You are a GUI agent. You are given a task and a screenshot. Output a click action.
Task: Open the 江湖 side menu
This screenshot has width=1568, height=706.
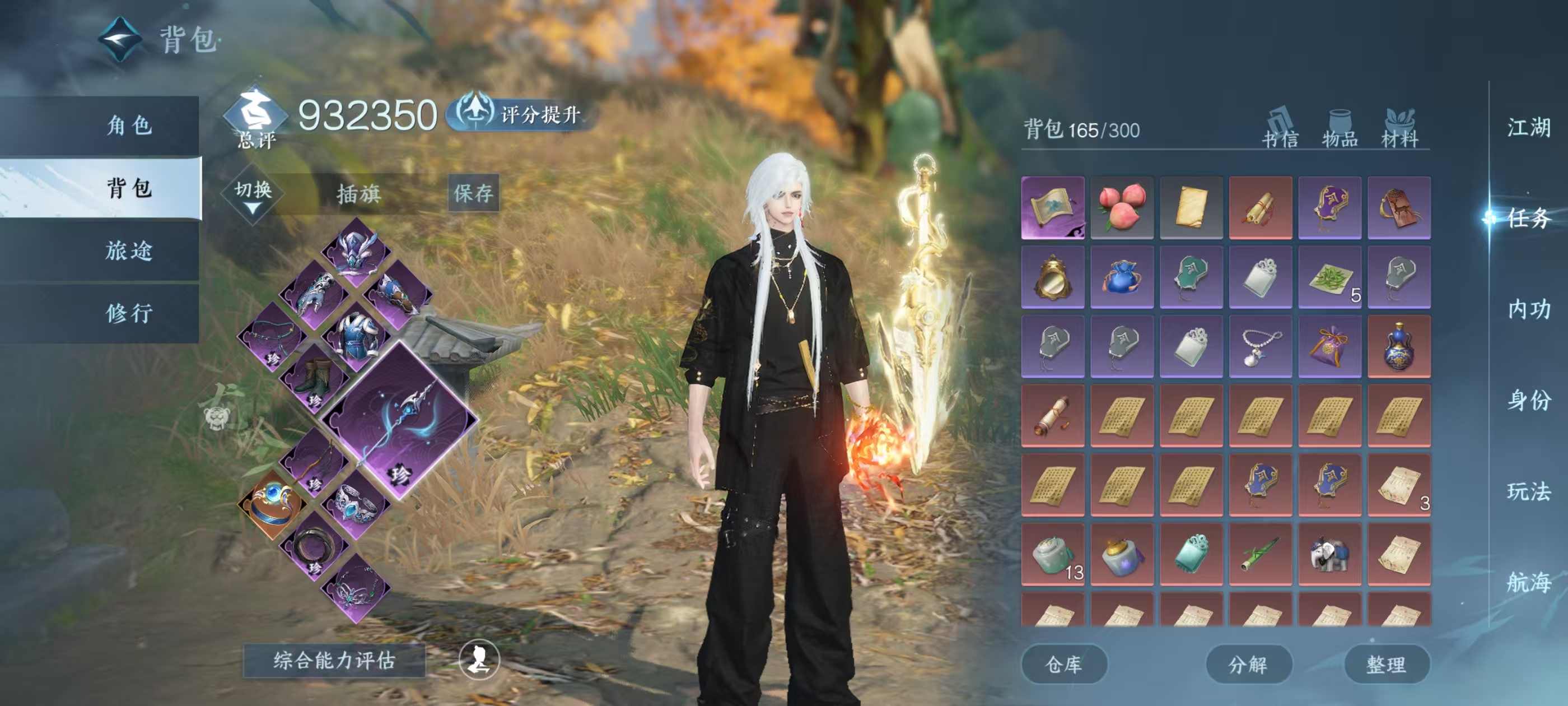(x=1528, y=128)
